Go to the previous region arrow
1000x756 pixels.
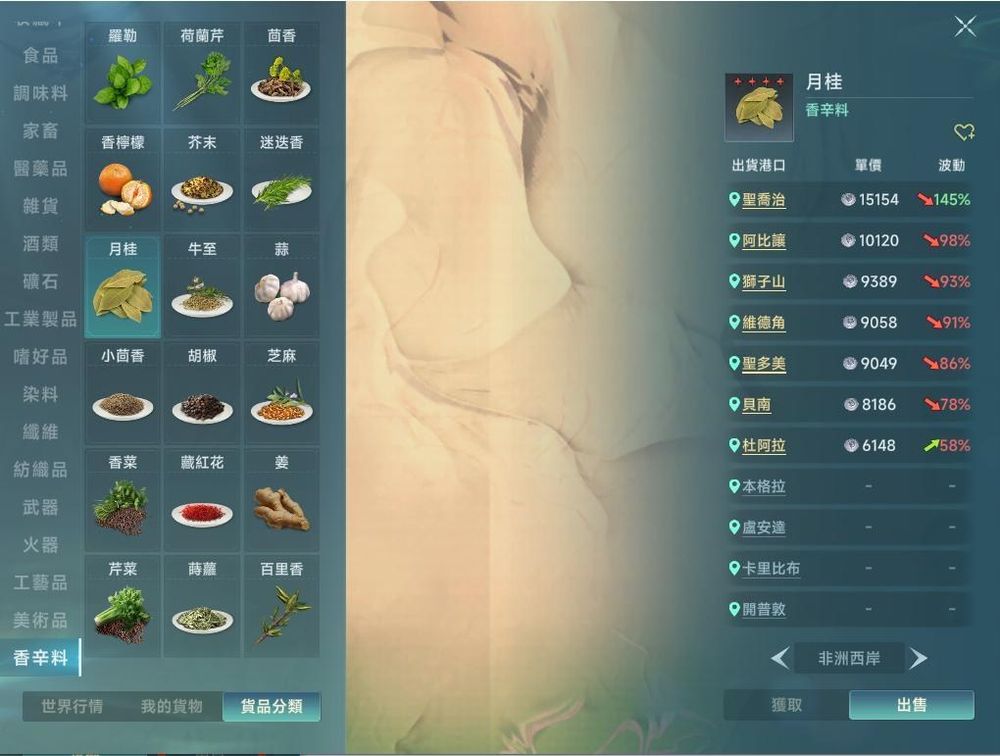point(780,658)
